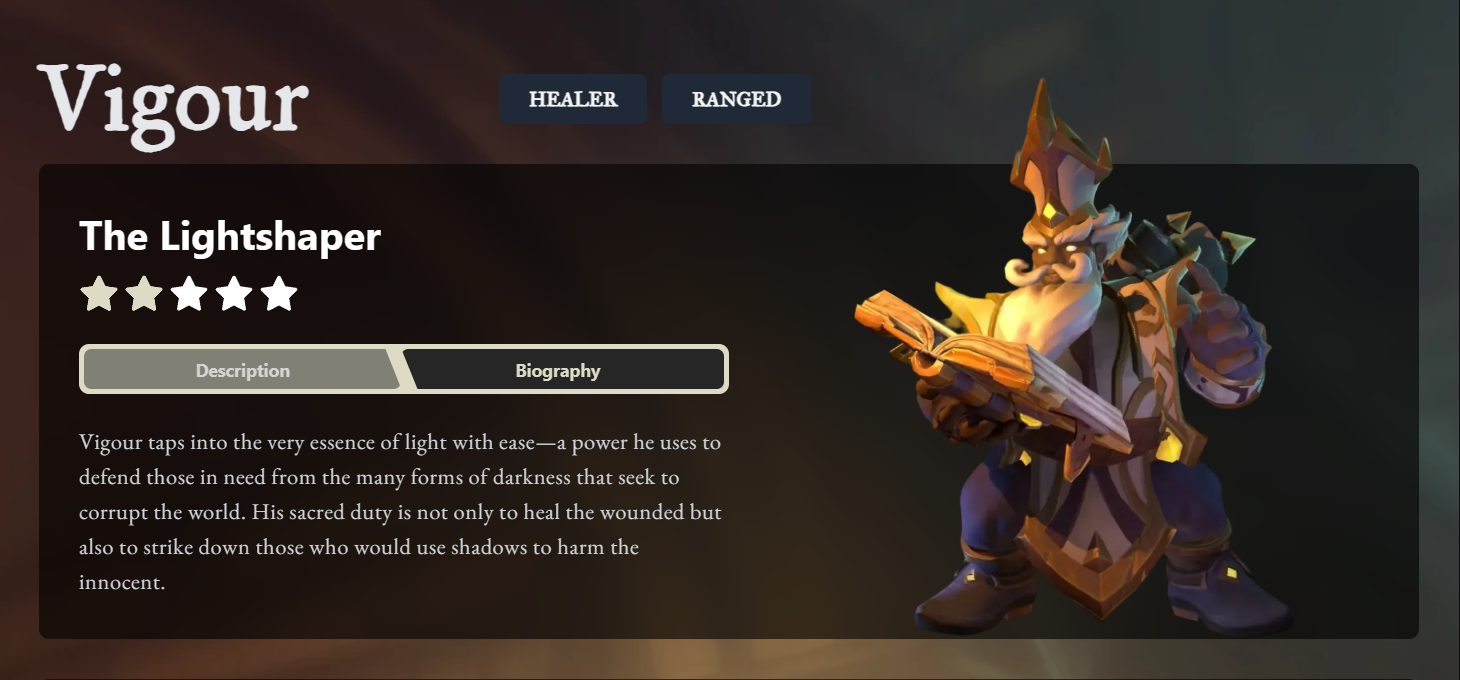Viewport: 1460px width, 680px height.
Task: Switch to the Biography tab
Action: coord(558,371)
